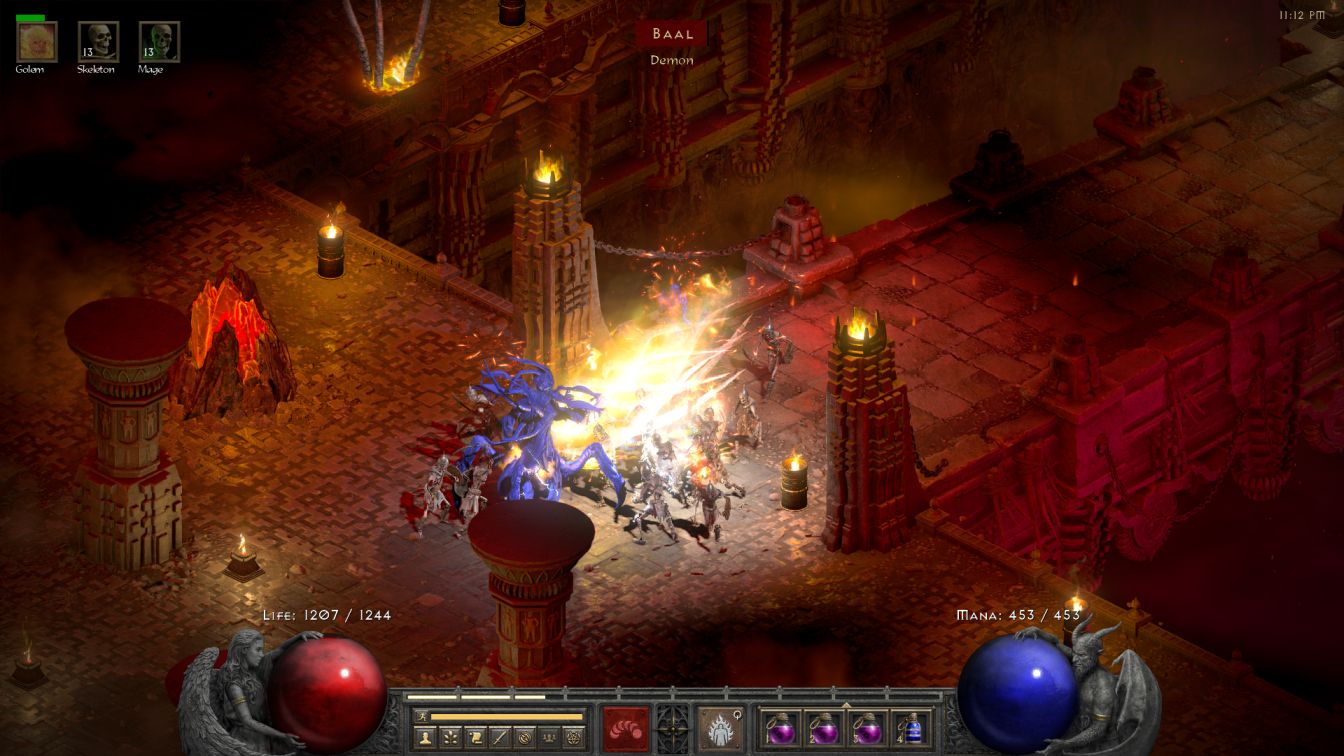Select the Golem minion portrait
Image resolution: width=1344 pixels, height=756 pixels.
coord(37,42)
